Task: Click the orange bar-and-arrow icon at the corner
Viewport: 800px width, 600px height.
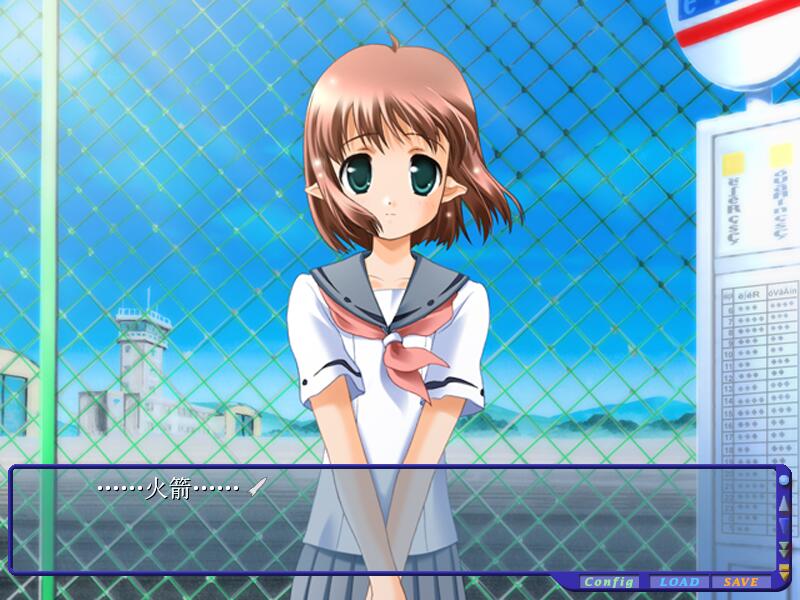Action: 784,567
